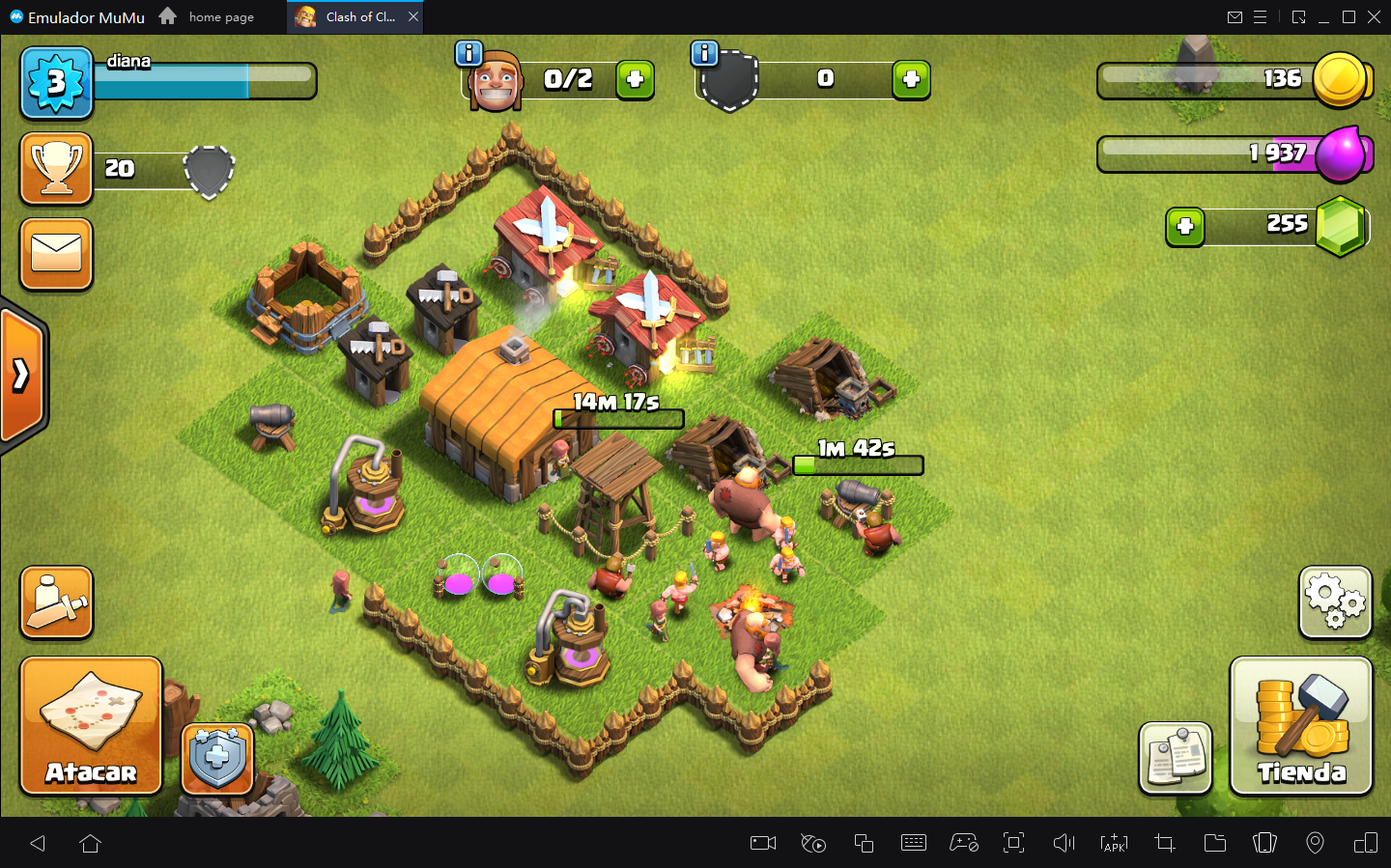Go to the emulator home page tab

coord(209,16)
